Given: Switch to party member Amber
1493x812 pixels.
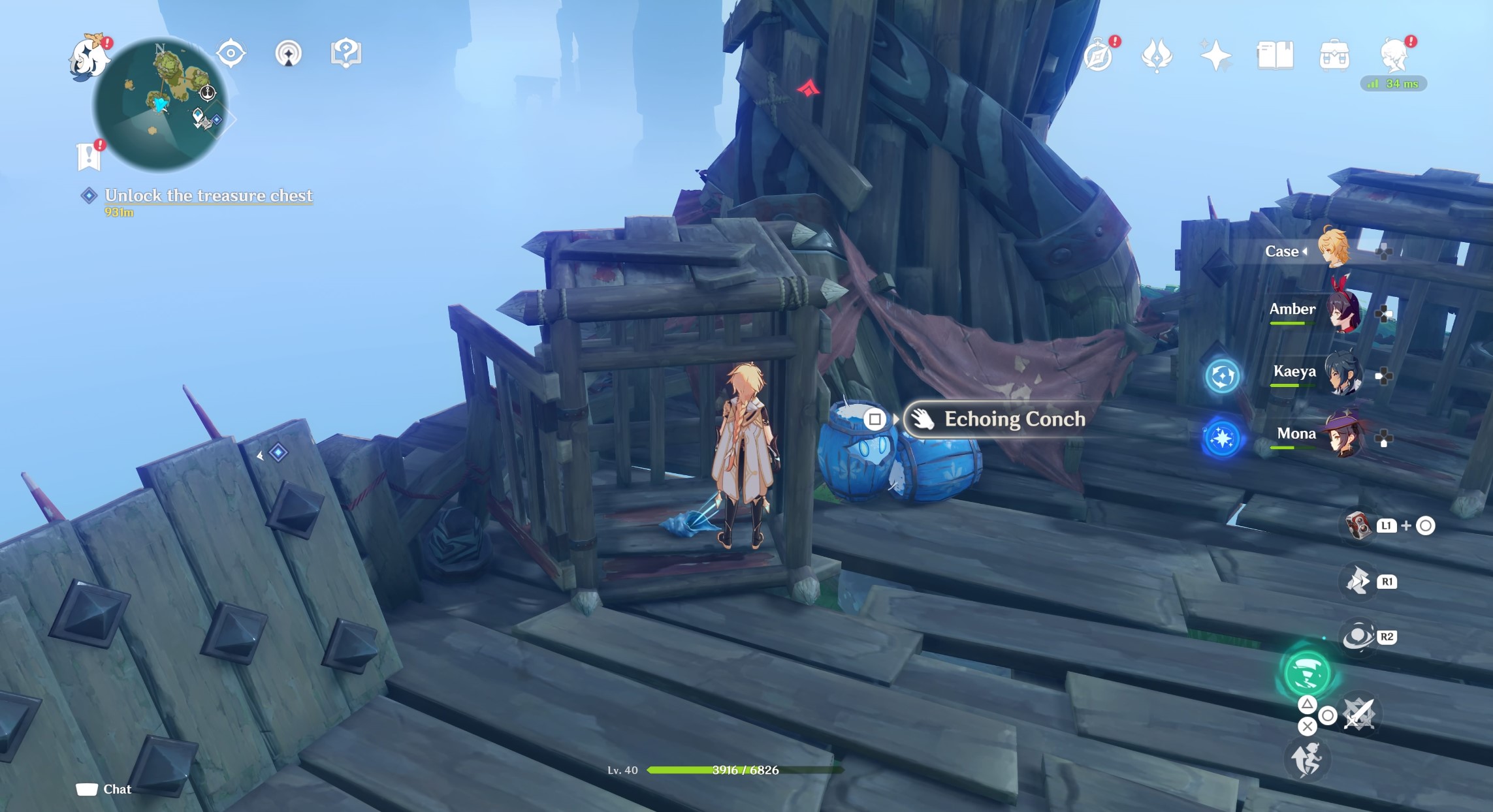Looking at the screenshot, I should click(1343, 311).
